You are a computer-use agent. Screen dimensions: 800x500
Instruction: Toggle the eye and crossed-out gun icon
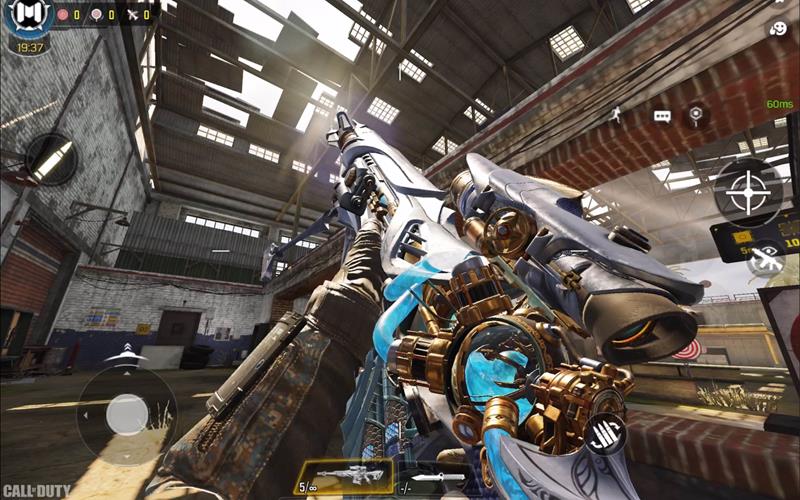(766, 259)
